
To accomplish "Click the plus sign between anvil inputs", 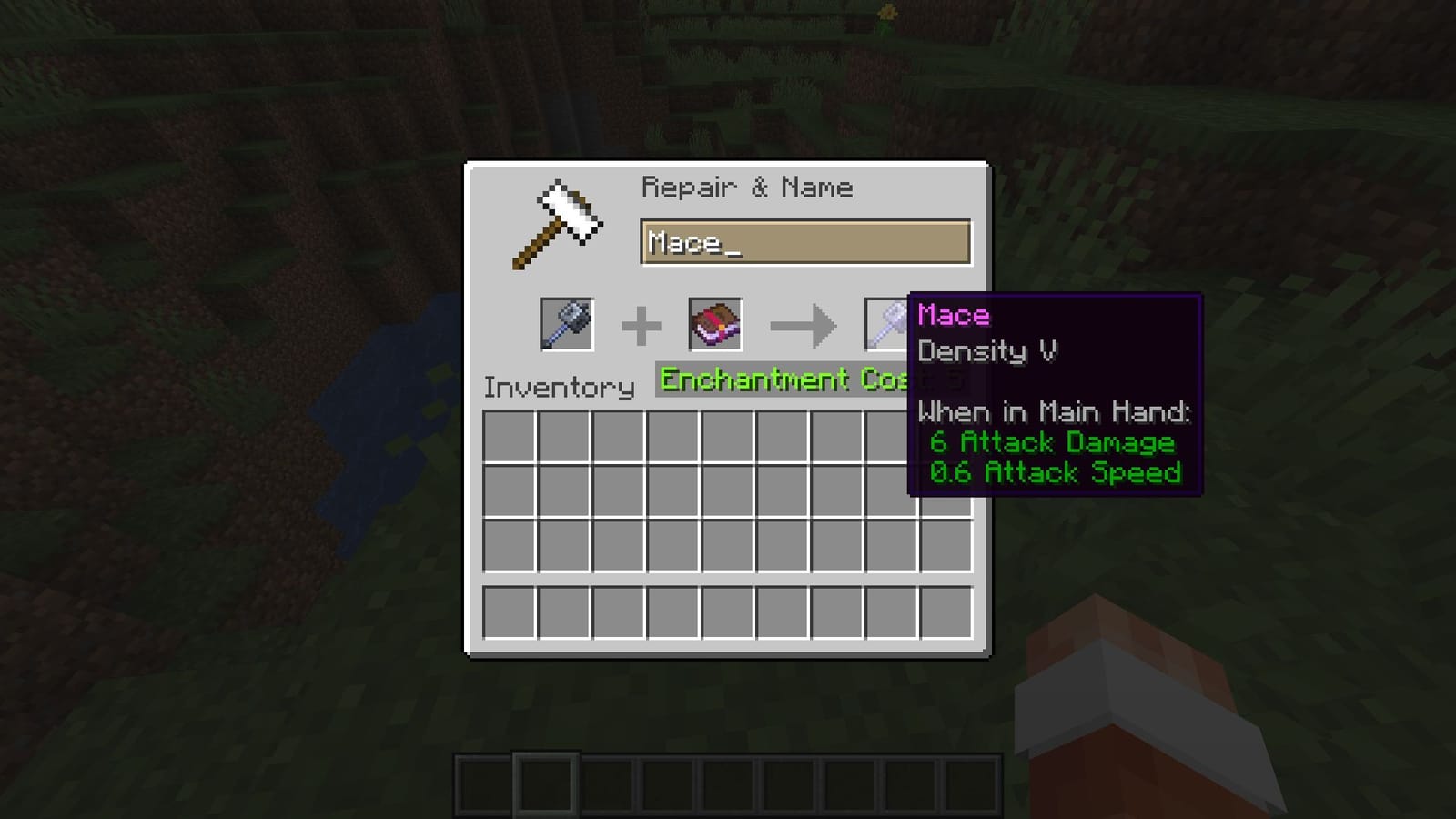I will 642,326.
